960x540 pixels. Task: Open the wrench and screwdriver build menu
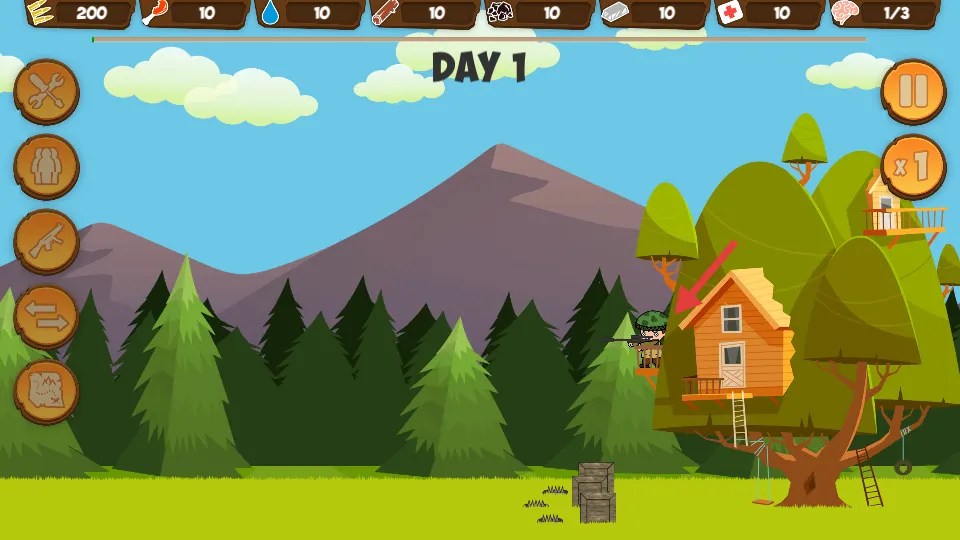click(46, 92)
